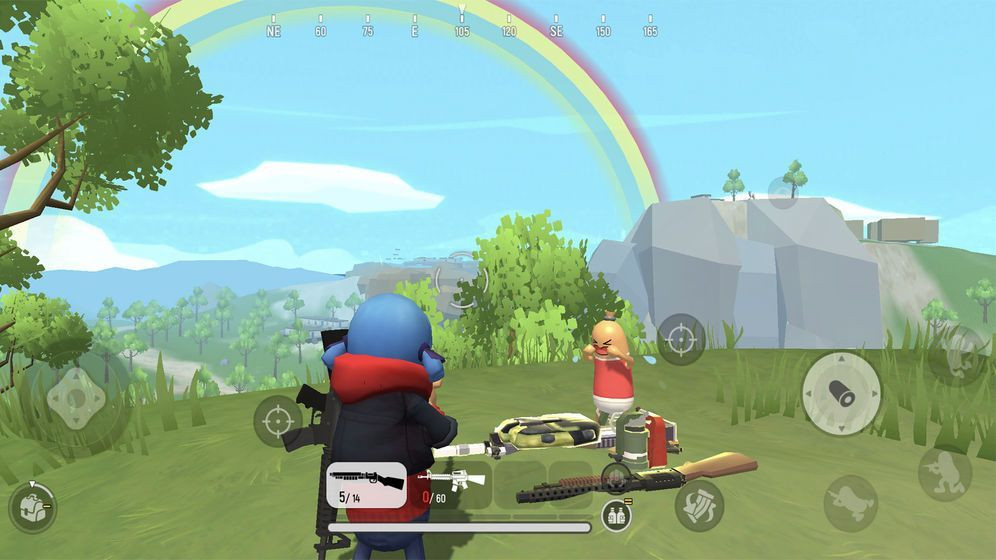Toggle the crouch stance button
Image resolution: width=996 pixels, height=560 pixels.
point(944,472)
